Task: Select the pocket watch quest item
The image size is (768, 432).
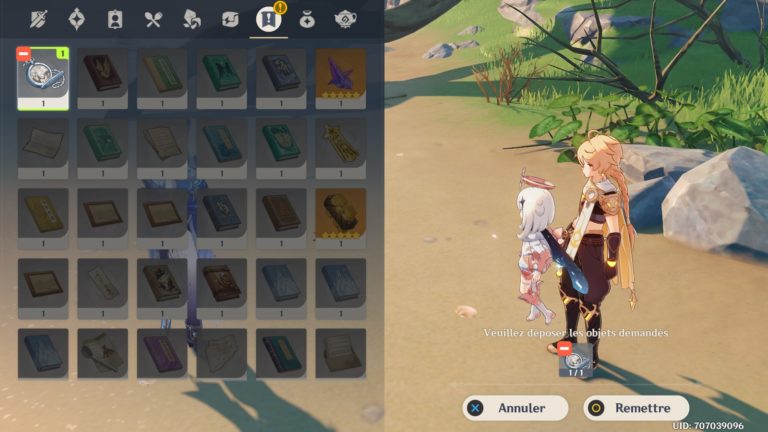Action: click(x=43, y=78)
